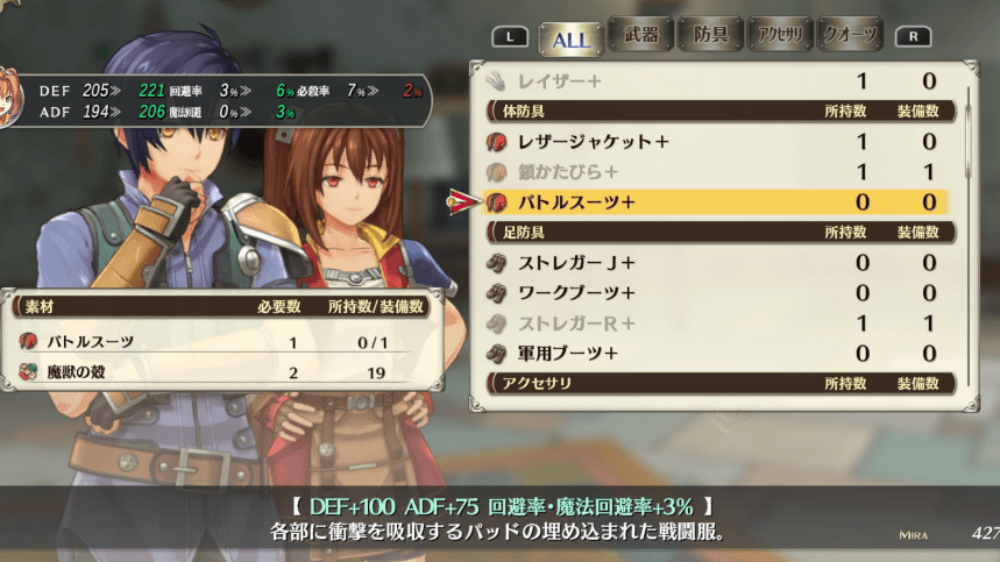Choose レザージャケット+ from the list
This screenshot has width=1000, height=562.
tap(715, 142)
